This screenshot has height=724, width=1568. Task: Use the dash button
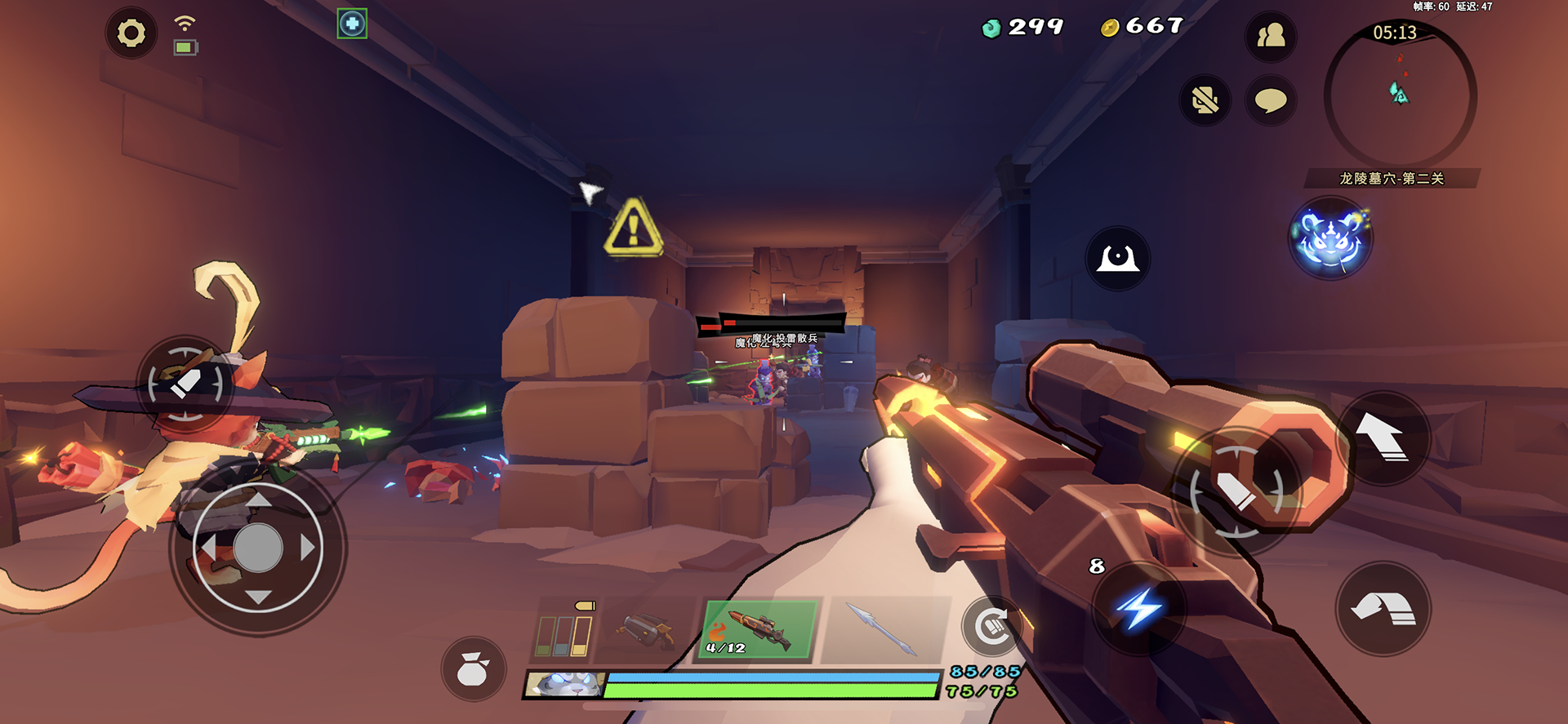coord(1382,609)
